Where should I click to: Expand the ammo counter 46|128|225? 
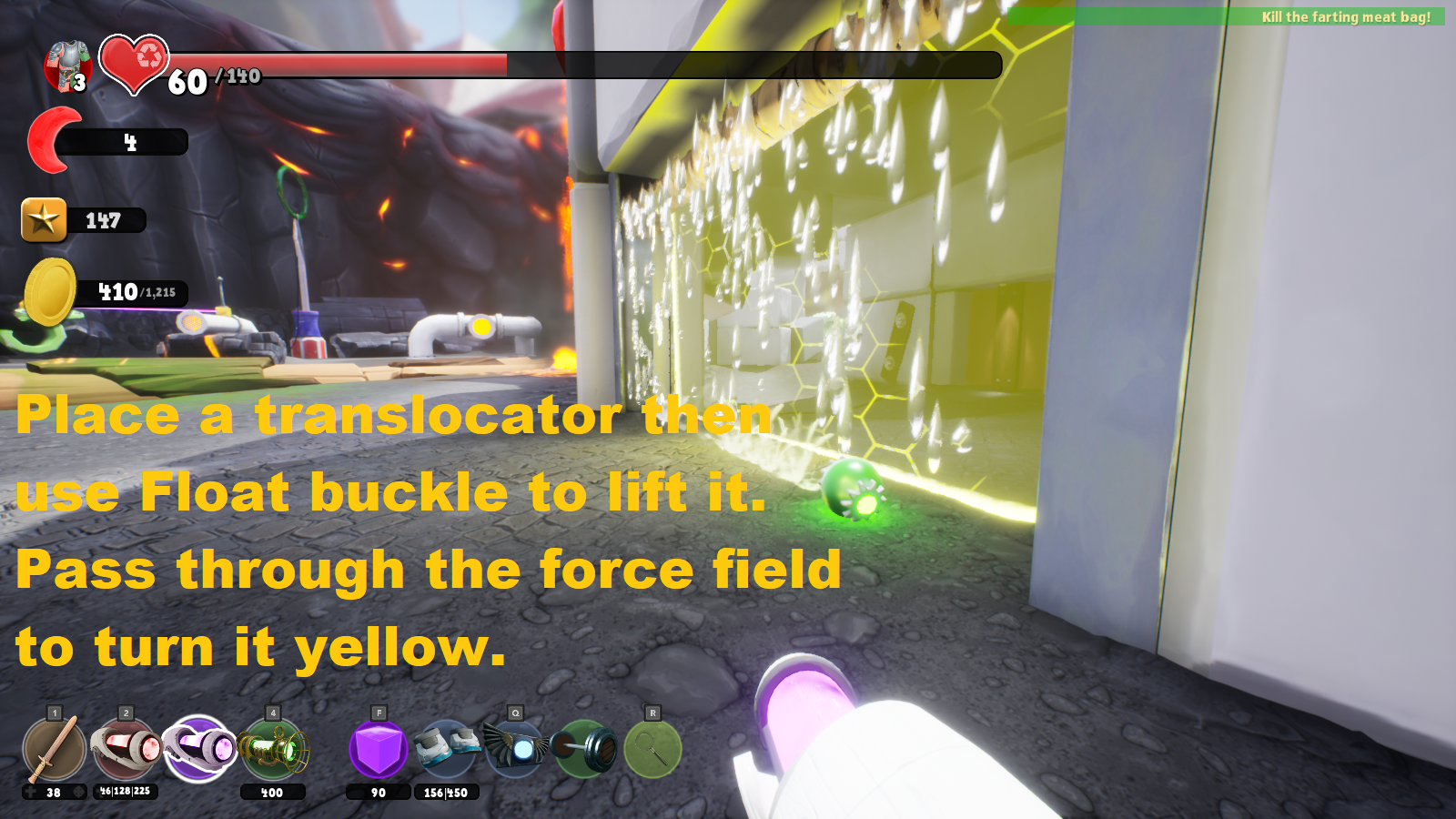click(127, 793)
